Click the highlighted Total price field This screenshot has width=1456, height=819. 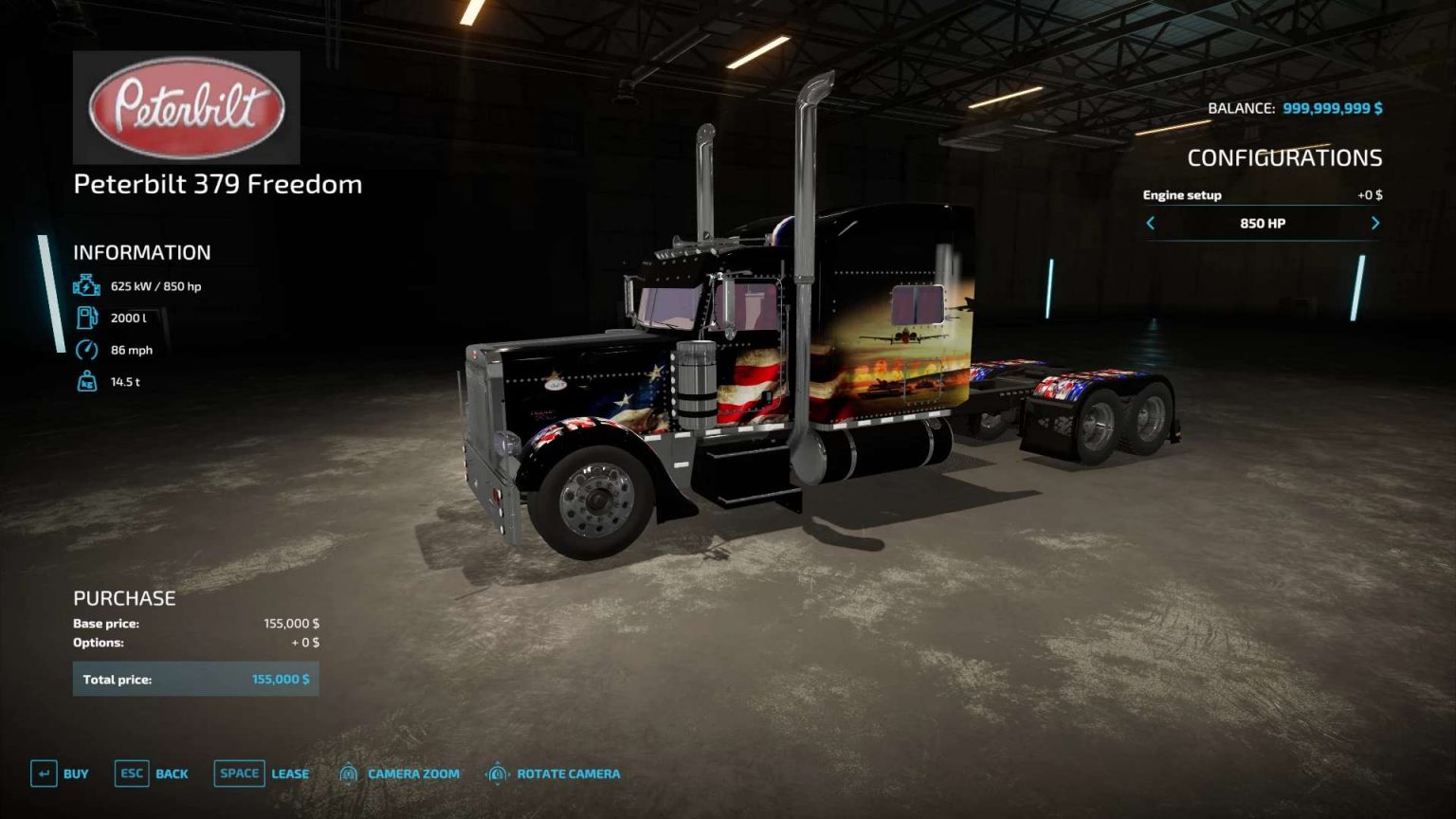(x=195, y=679)
